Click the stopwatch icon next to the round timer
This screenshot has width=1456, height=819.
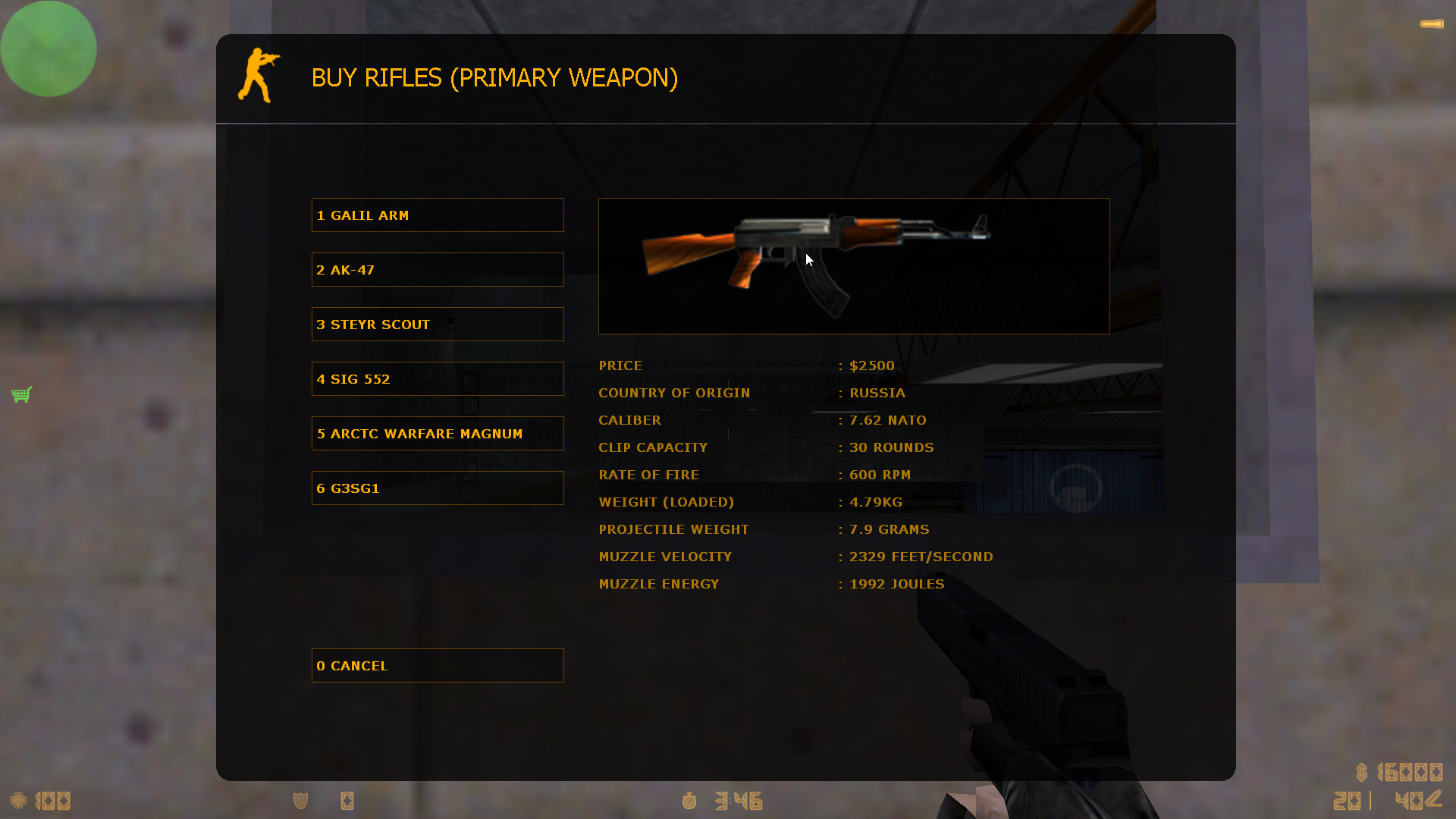(x=689, y=802)
